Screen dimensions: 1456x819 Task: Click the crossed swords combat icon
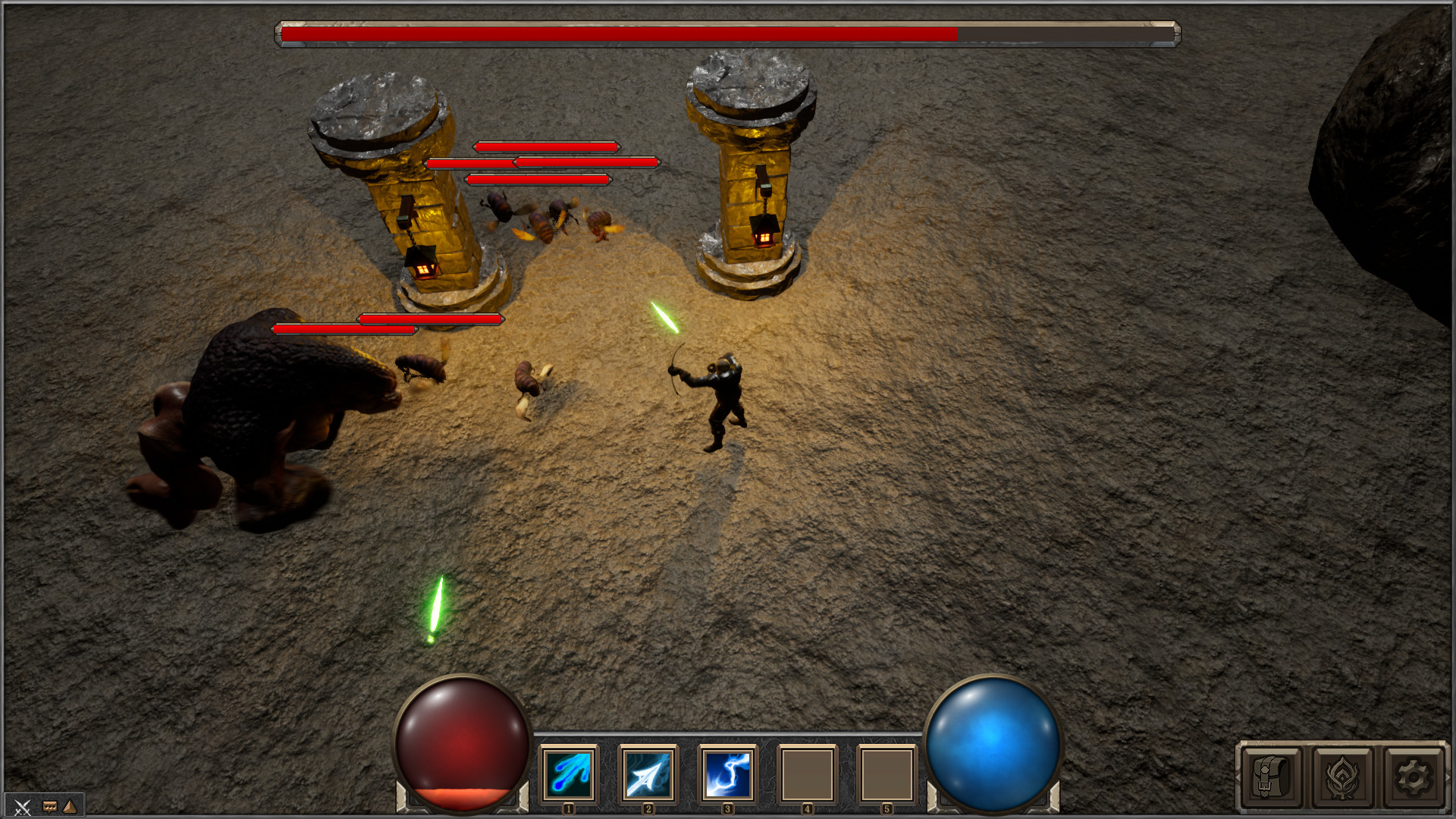pos(22,808)
